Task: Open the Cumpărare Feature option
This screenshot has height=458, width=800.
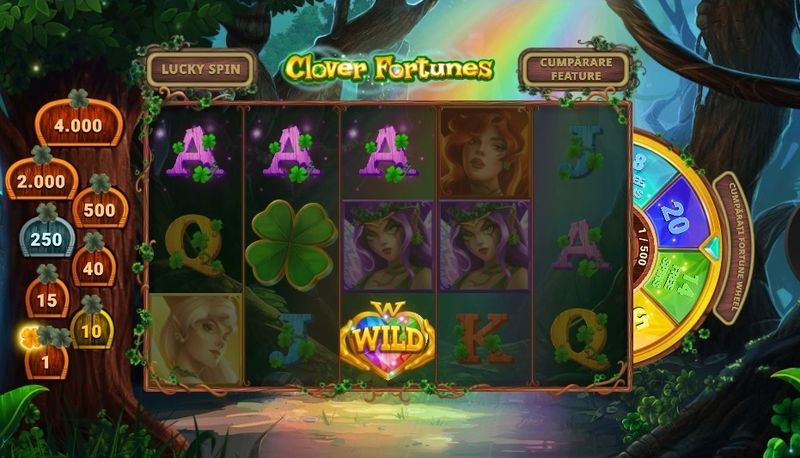Action: coord(574,68)
